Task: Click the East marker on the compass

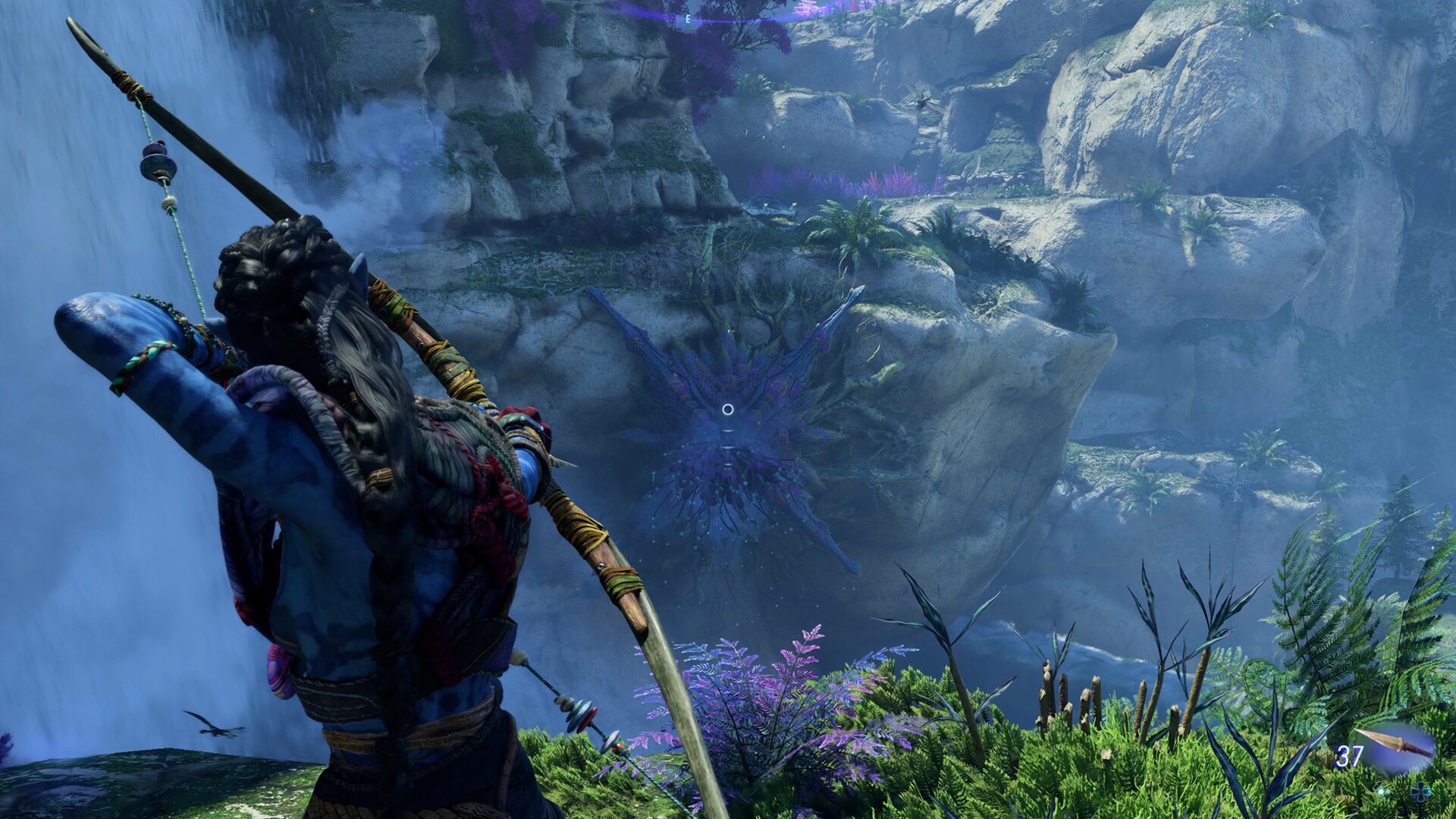Action: 688,20
